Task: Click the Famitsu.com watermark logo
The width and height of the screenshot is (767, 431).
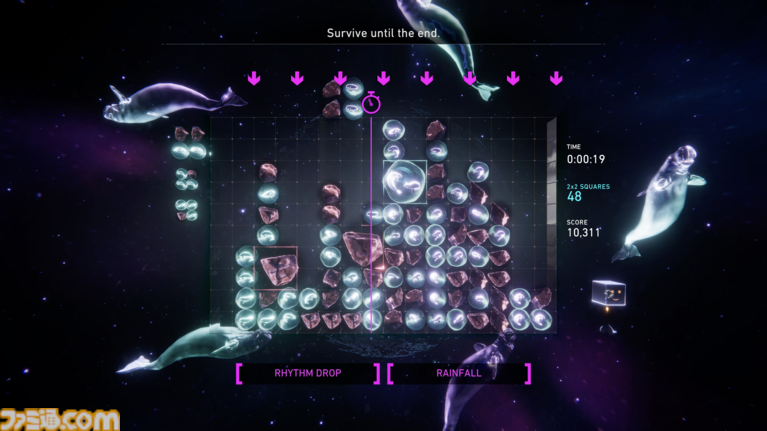Action: click(x=60, y=418)
